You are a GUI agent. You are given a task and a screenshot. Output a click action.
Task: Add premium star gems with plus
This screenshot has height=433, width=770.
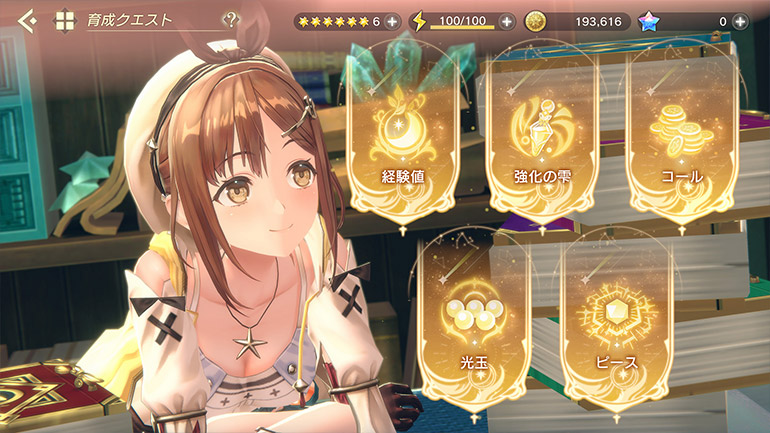coord(740,21)
